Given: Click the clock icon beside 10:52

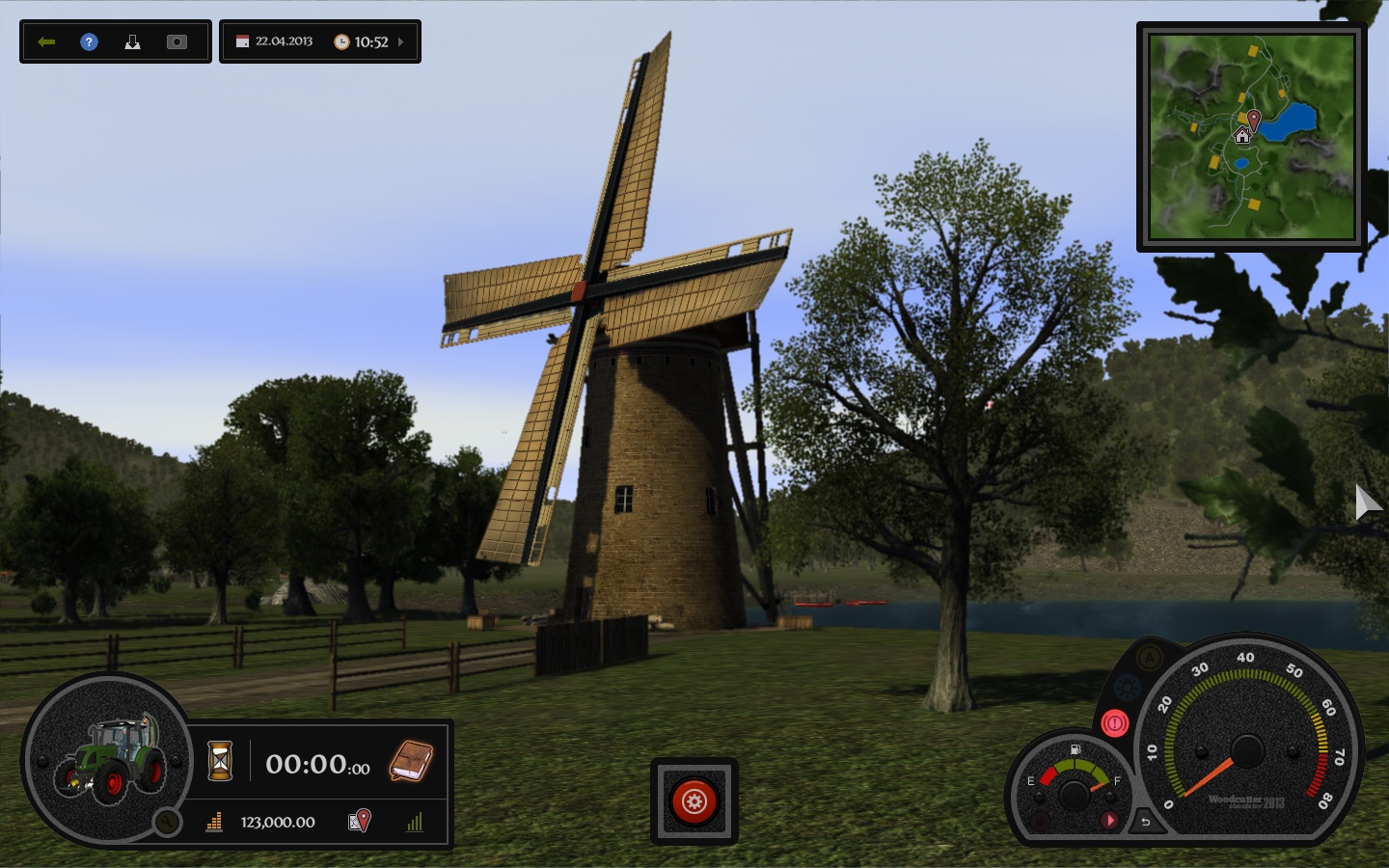Looking at the screenshot, I should pos(341,41).
